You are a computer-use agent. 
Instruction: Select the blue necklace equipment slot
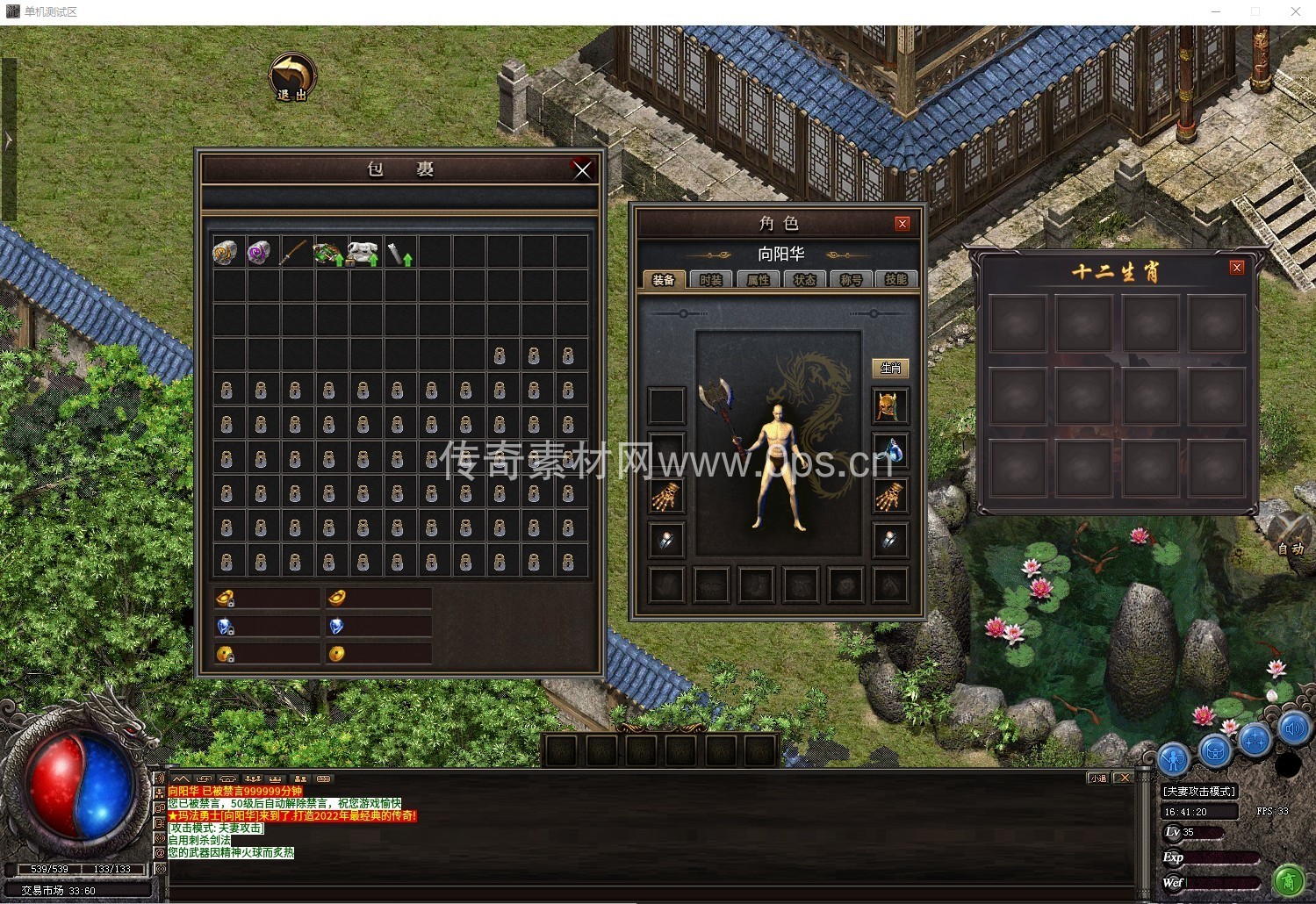coord(889,451)
